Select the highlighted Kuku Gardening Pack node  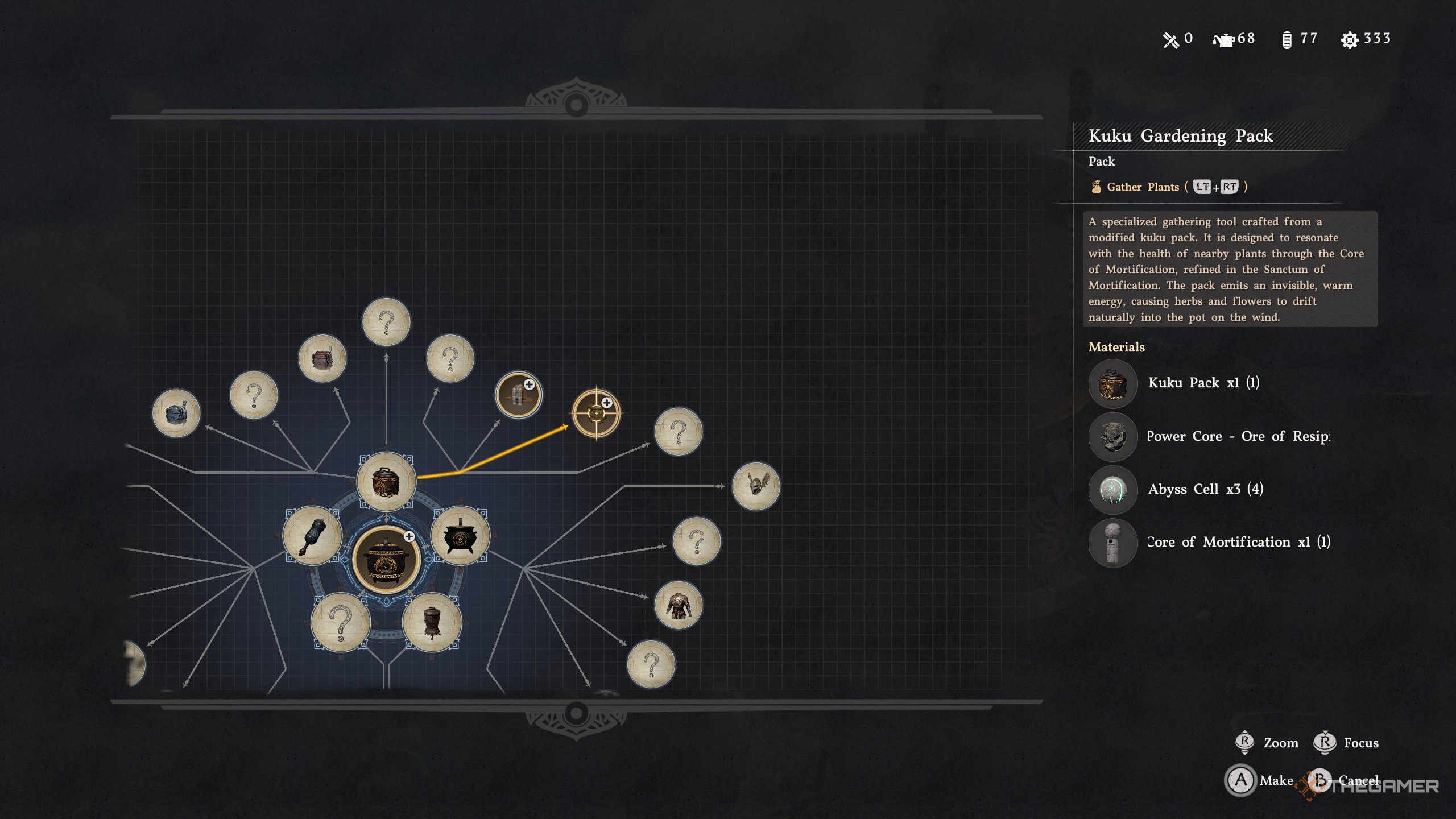click(x=596, y=413)
